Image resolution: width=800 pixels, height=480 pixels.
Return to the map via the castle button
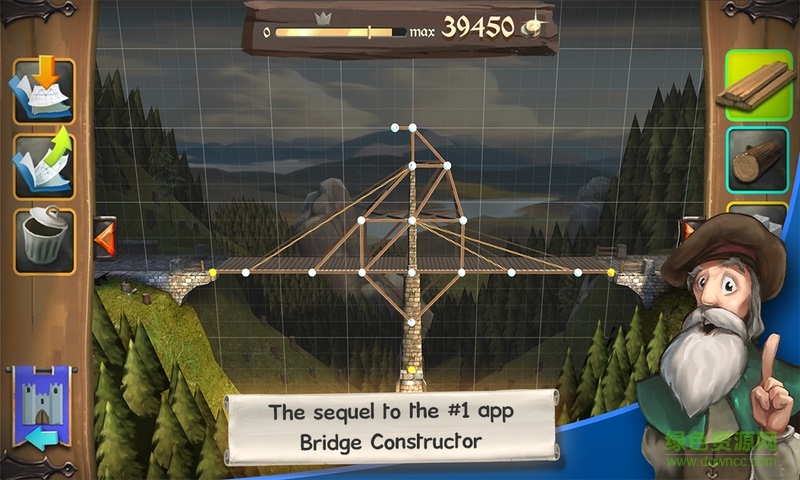41,408
